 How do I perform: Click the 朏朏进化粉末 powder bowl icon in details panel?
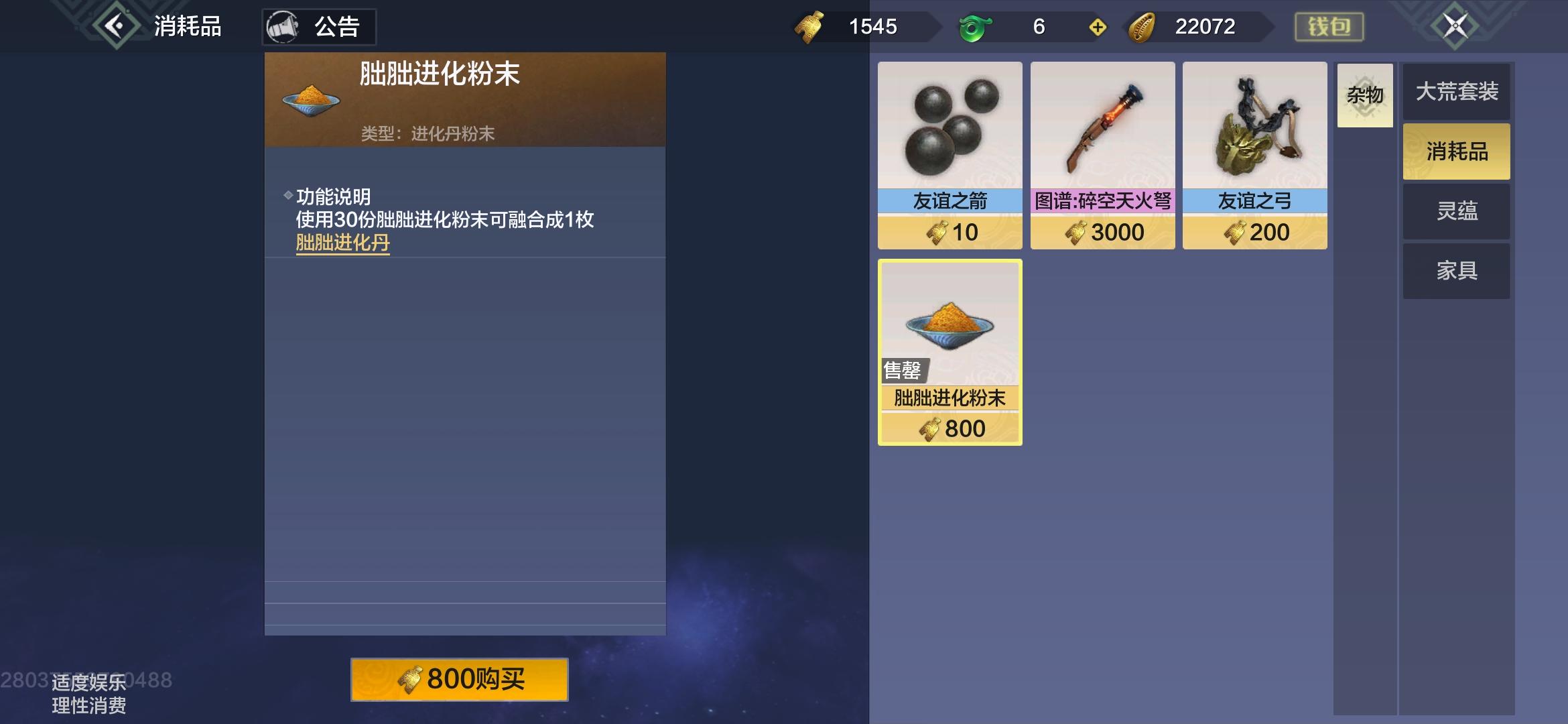312,99
